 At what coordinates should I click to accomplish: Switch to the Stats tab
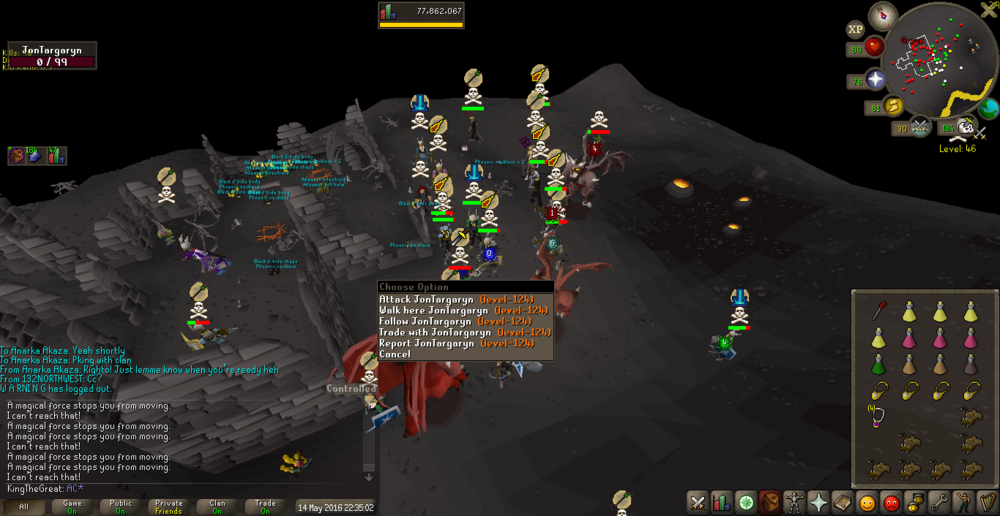coord(721,503)
